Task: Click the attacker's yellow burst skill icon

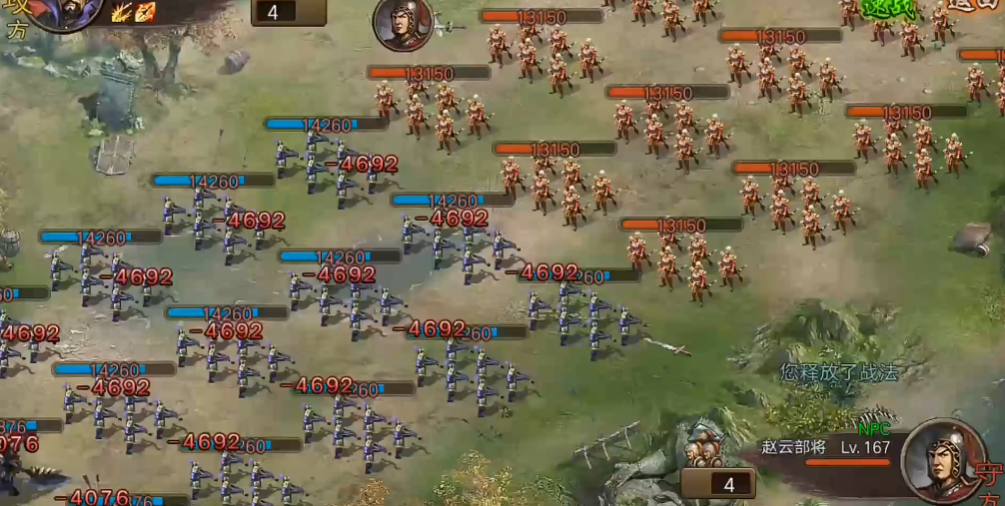Action: pyautogui.click(x=123, y=12)
